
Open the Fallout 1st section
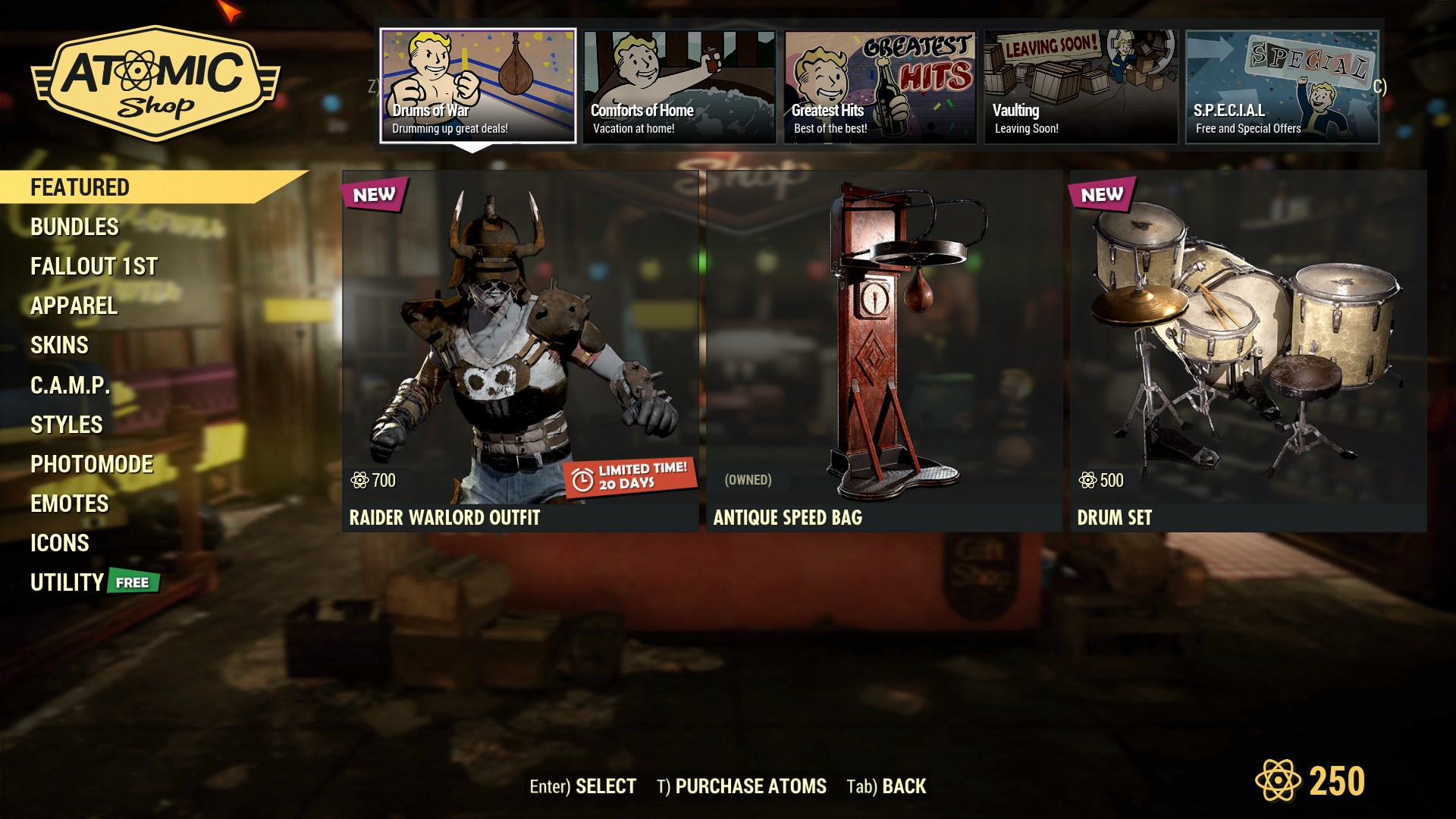click(94, 266)
